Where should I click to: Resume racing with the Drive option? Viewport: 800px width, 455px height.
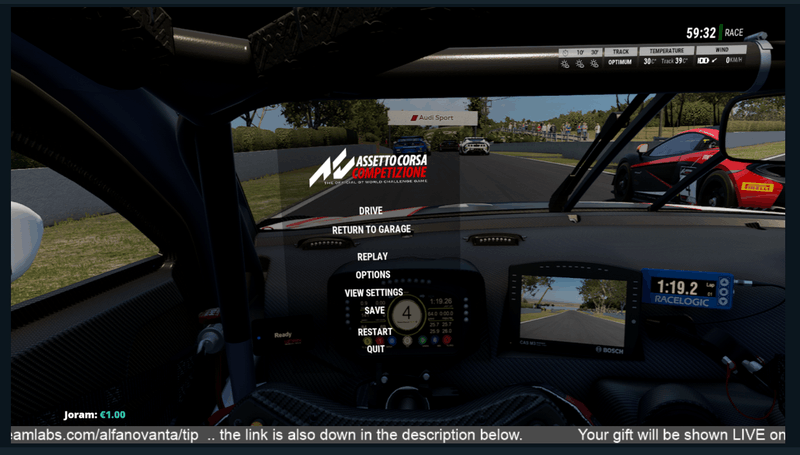[371, 211]
